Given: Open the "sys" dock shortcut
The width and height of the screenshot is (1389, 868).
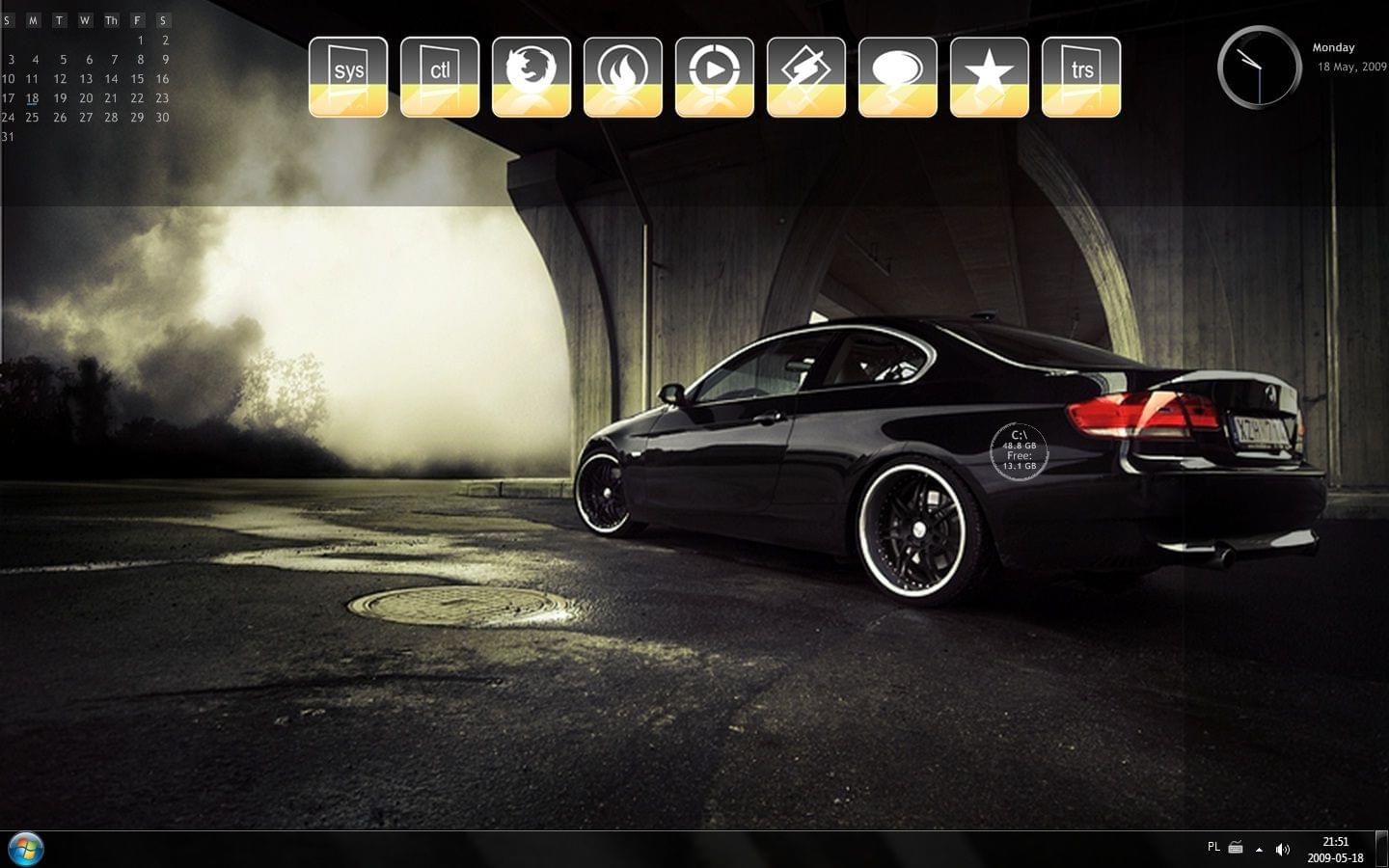Looking at the screenshot, I should (x=348, y=77).
